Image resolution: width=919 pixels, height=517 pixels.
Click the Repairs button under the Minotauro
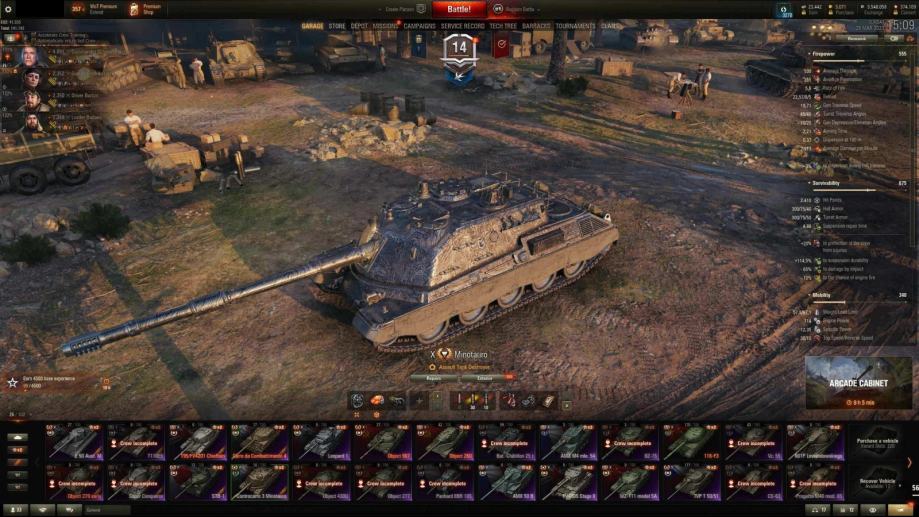433,378
